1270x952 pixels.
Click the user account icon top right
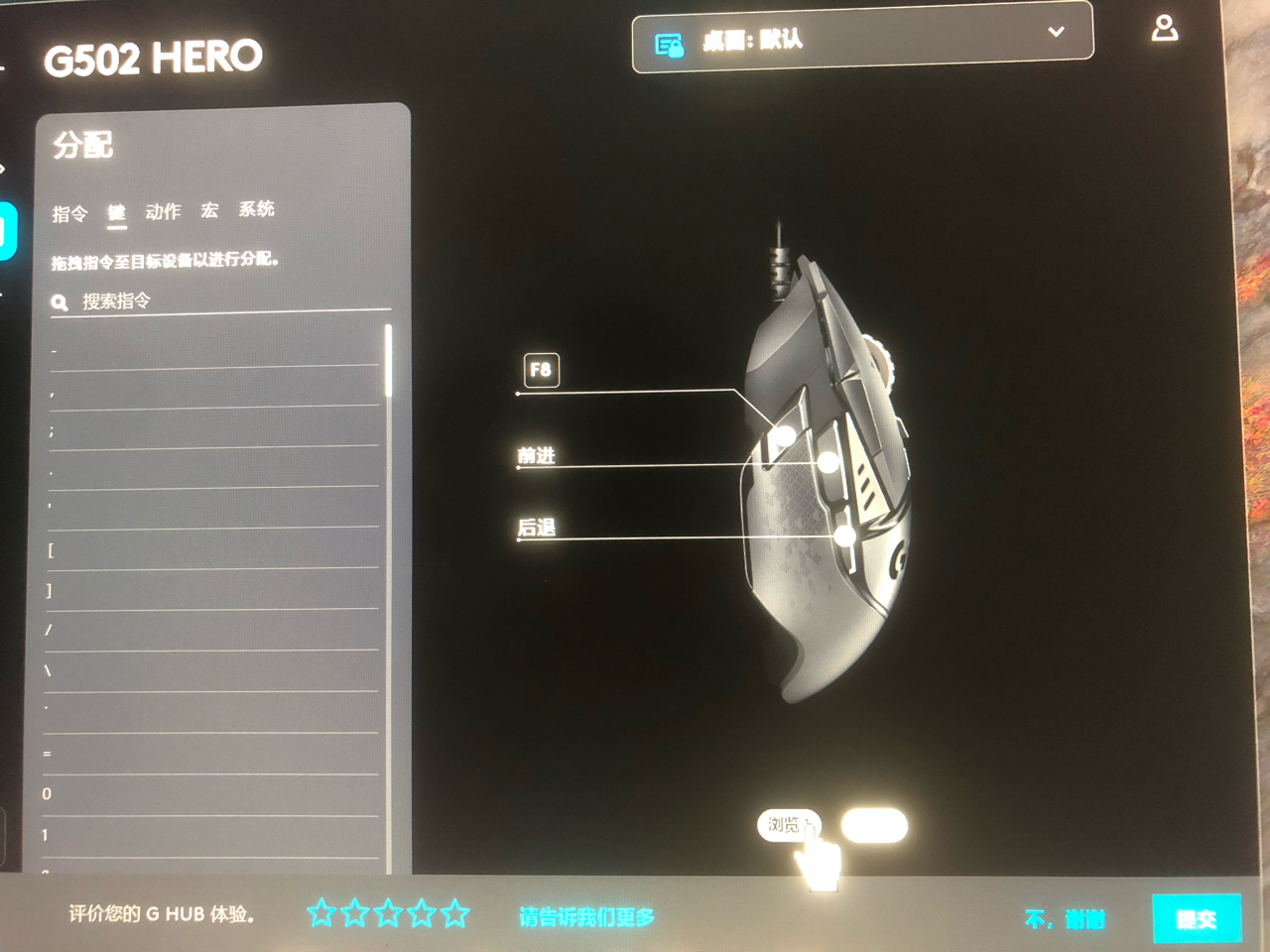pyautogui.click(x=1165, y=28)
